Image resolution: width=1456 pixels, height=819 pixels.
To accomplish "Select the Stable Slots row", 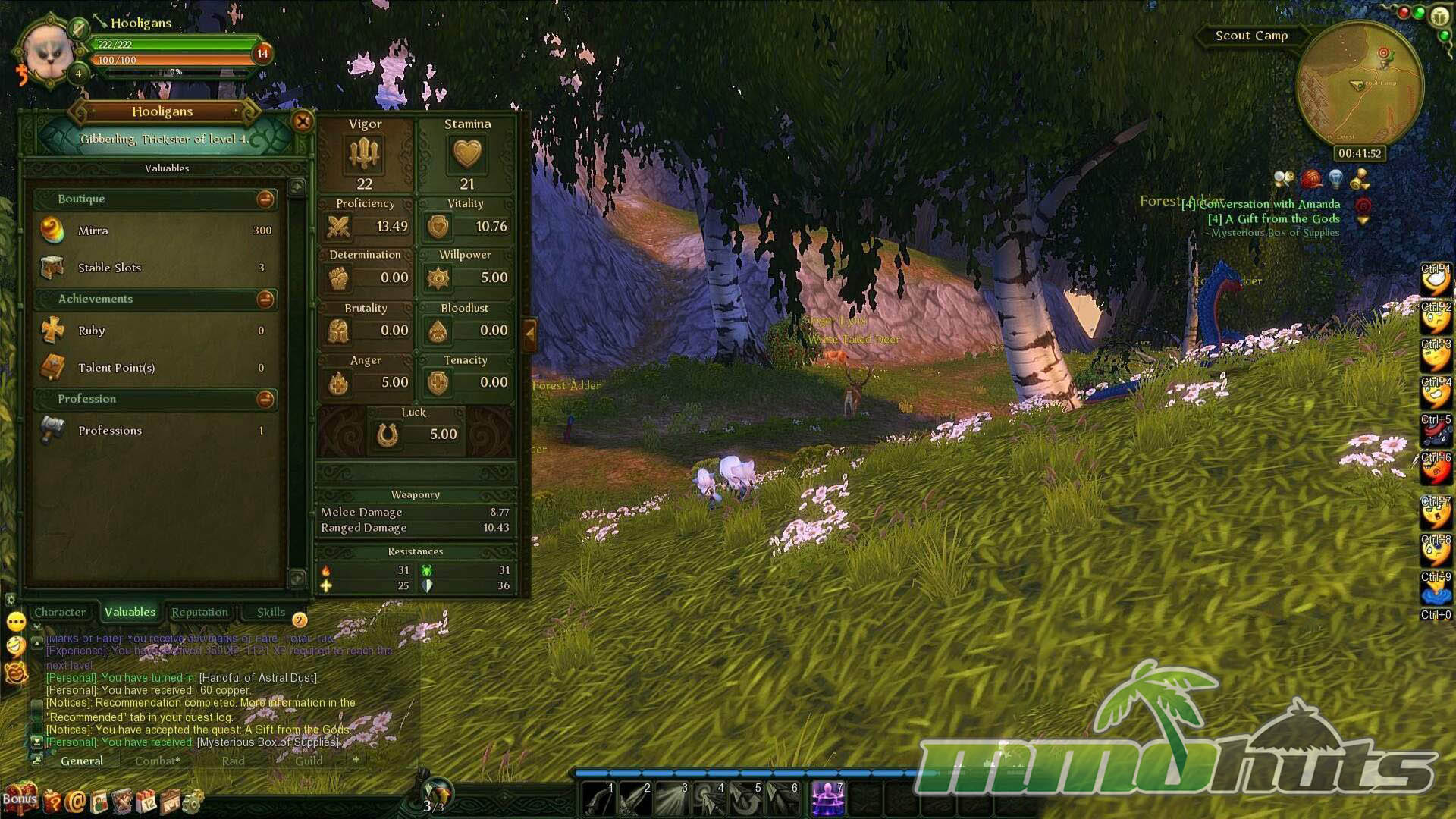I will 156,268.
